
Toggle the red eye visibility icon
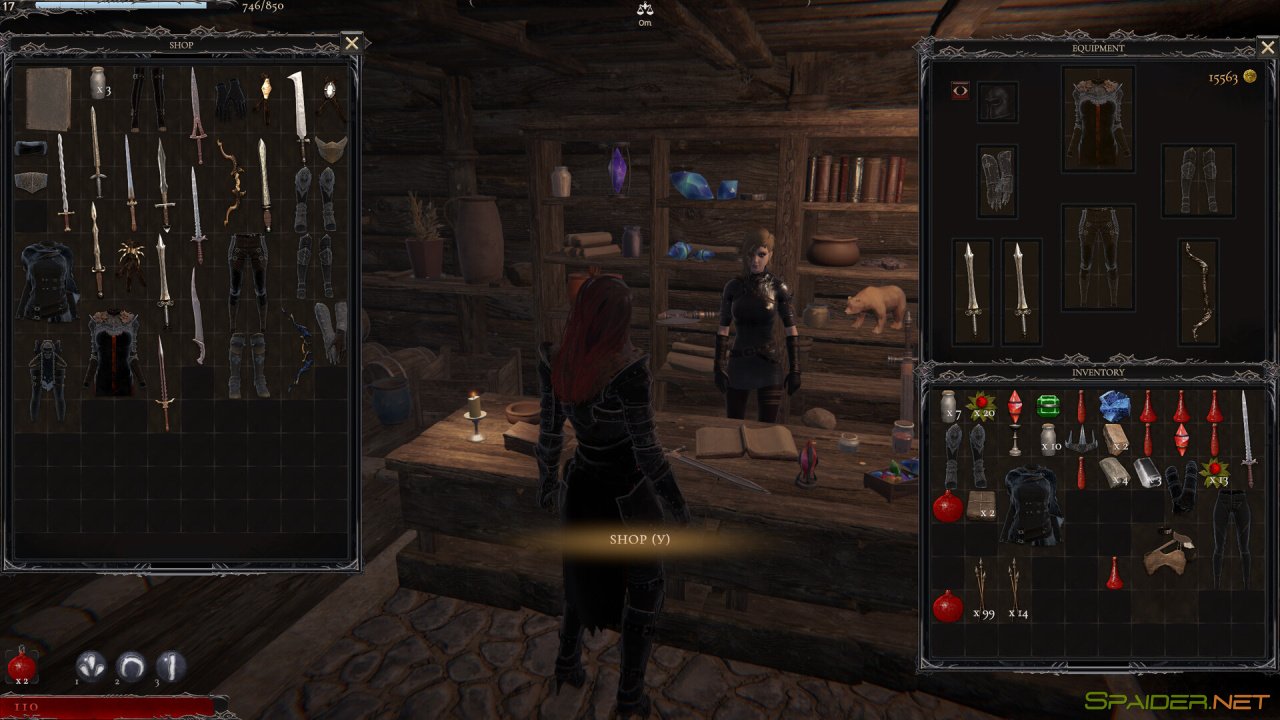pos(960,91)
